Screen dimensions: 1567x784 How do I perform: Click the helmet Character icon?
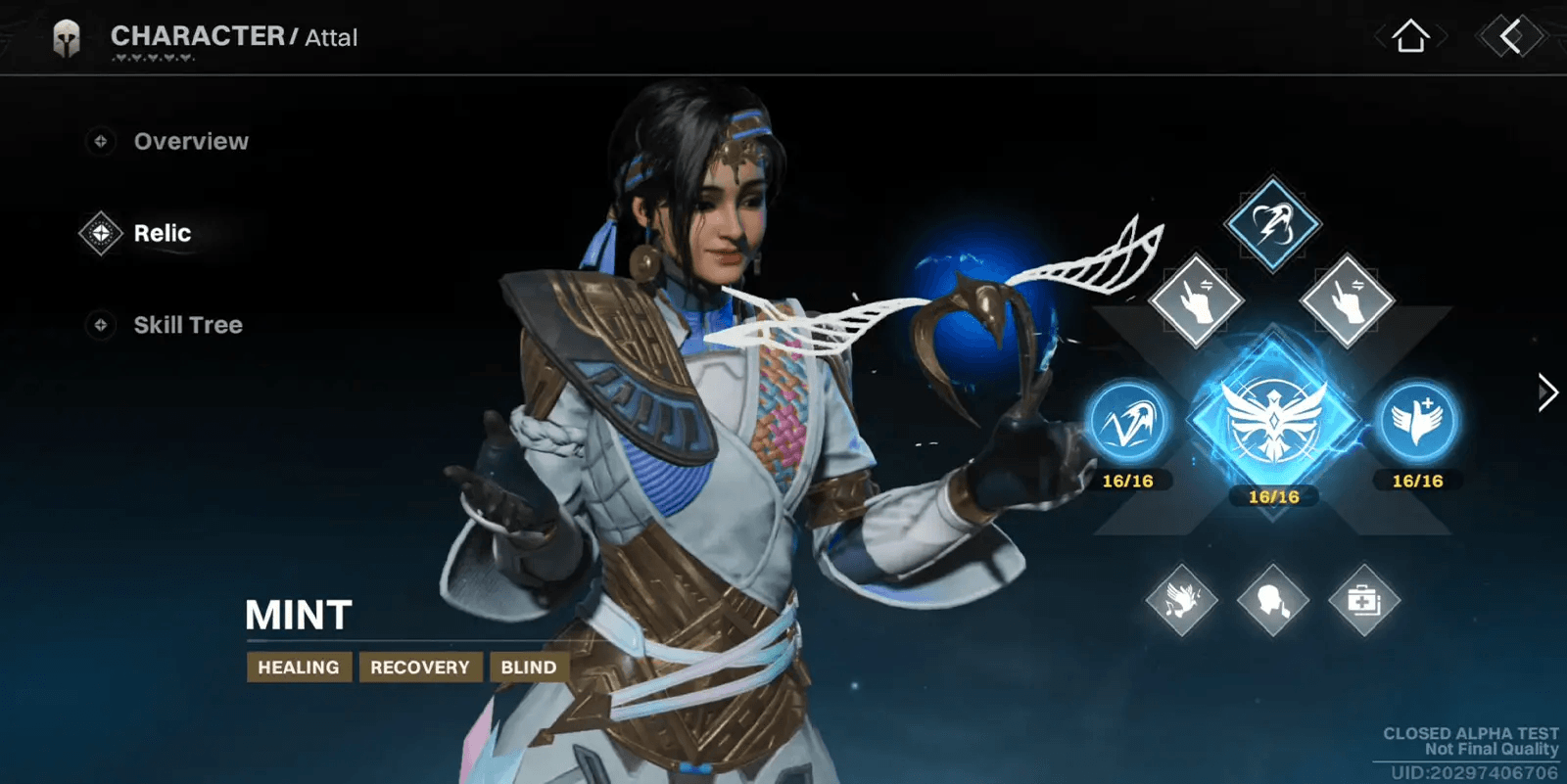(x=67, y=39)
